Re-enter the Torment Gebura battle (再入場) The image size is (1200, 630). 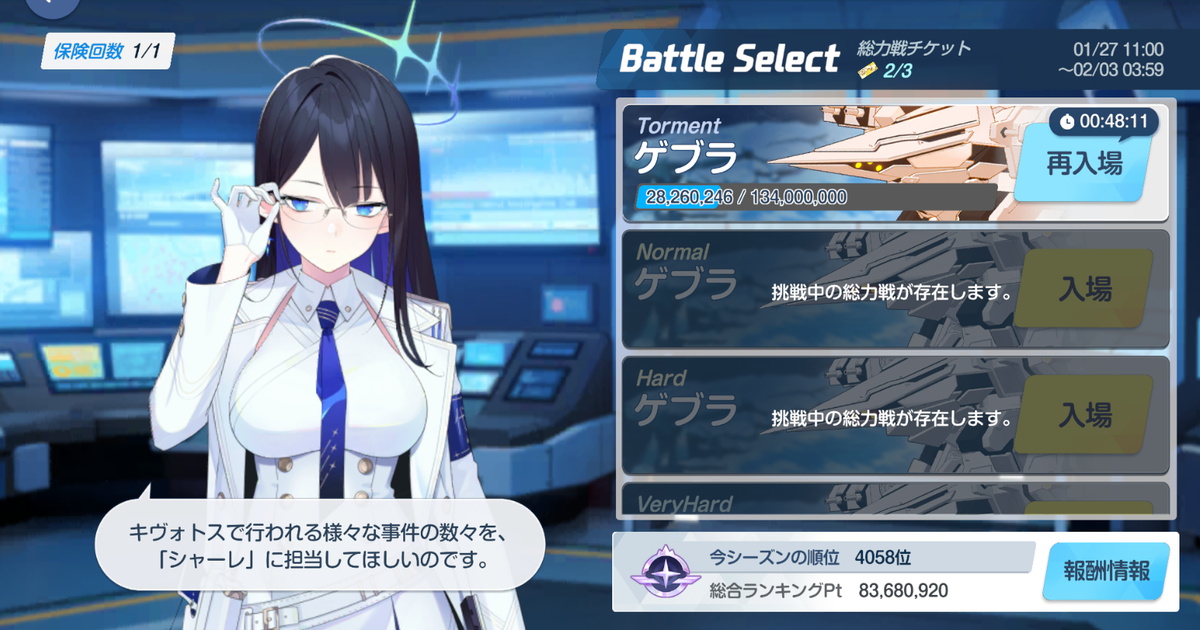(x=1084, y=165)
